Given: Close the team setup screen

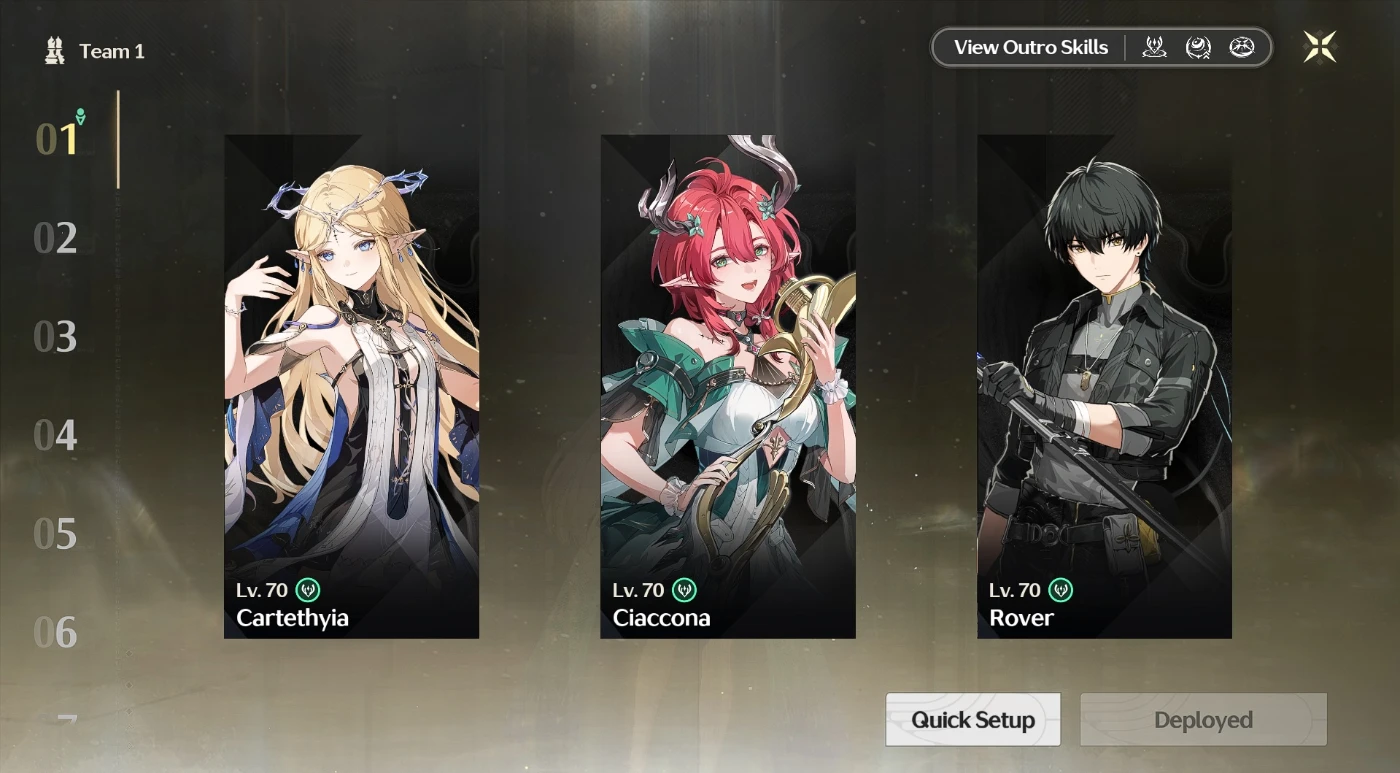Looking at the screenshot, I should click(x=1319, y=47).
